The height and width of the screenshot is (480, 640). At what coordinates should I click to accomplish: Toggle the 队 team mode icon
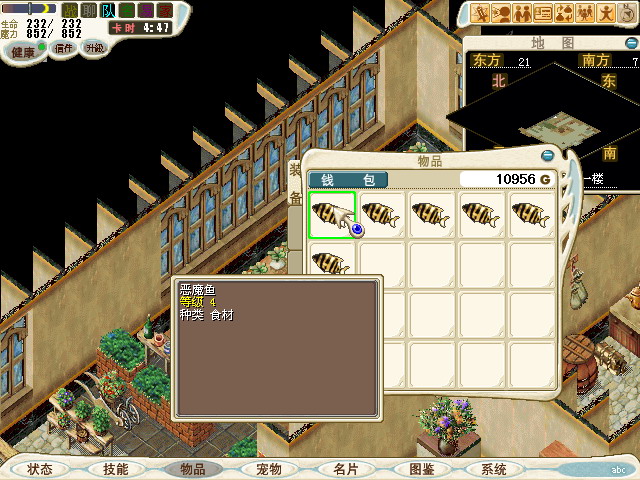click(107, 10)
